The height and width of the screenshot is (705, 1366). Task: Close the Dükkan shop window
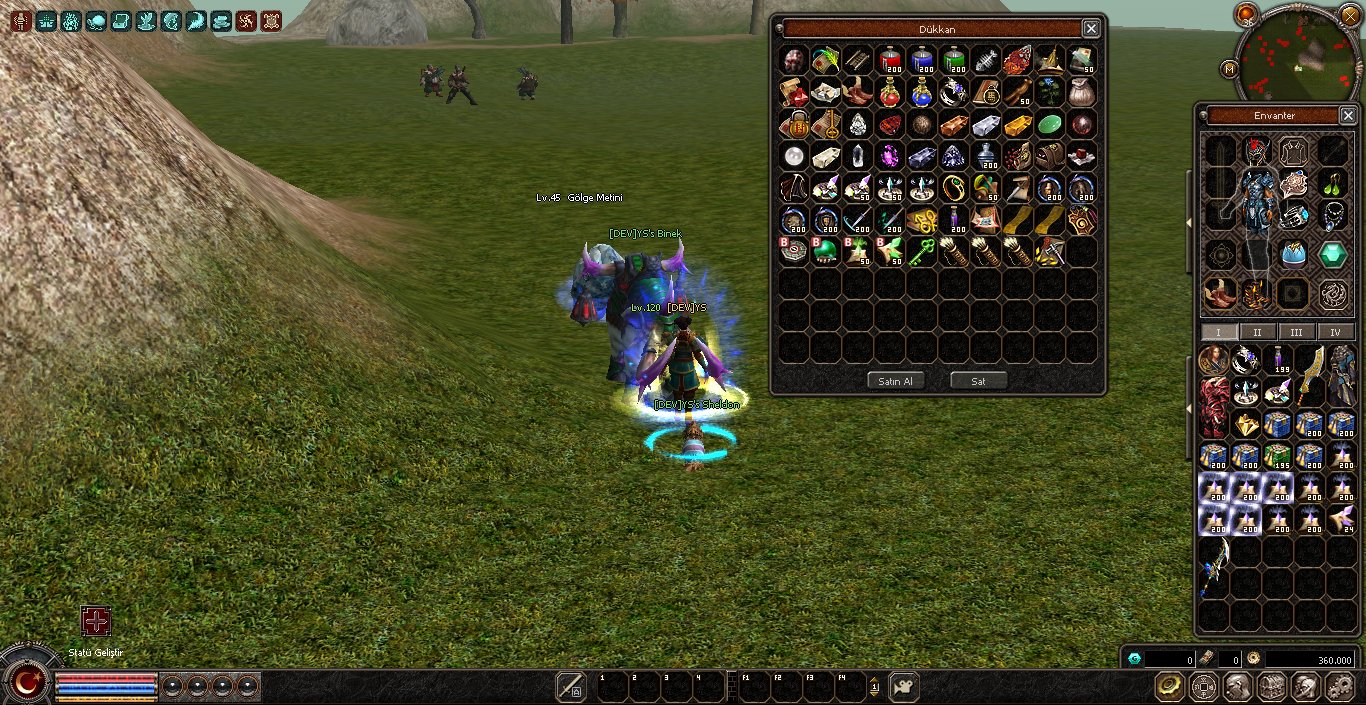[x=1091, y=29]
